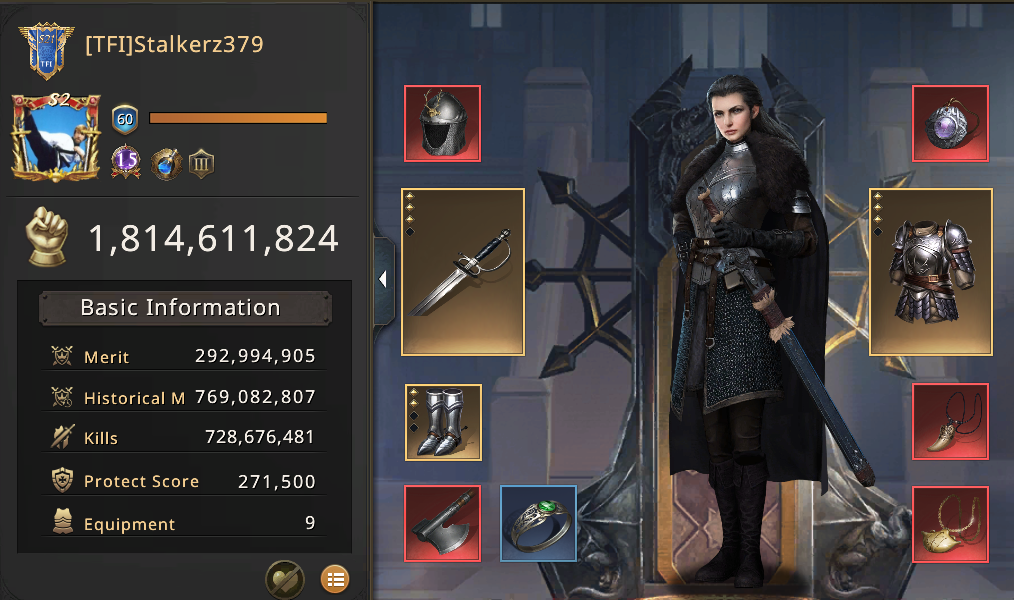1014x600 pixels.
Task: Click the crossed-out heart button
Action: point(285,578)
